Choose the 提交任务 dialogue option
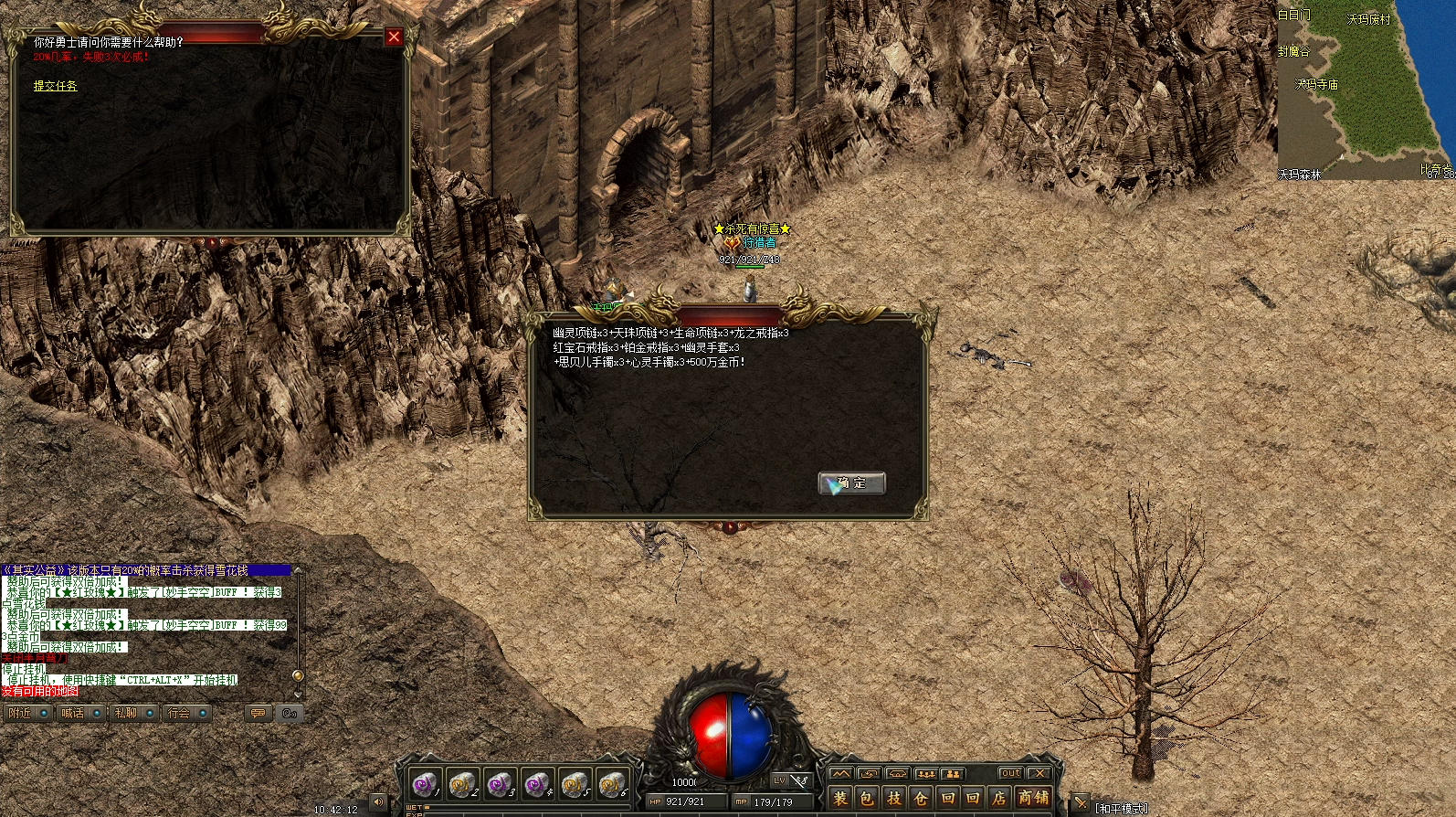 pyautogui.click(x=56, y=86)
